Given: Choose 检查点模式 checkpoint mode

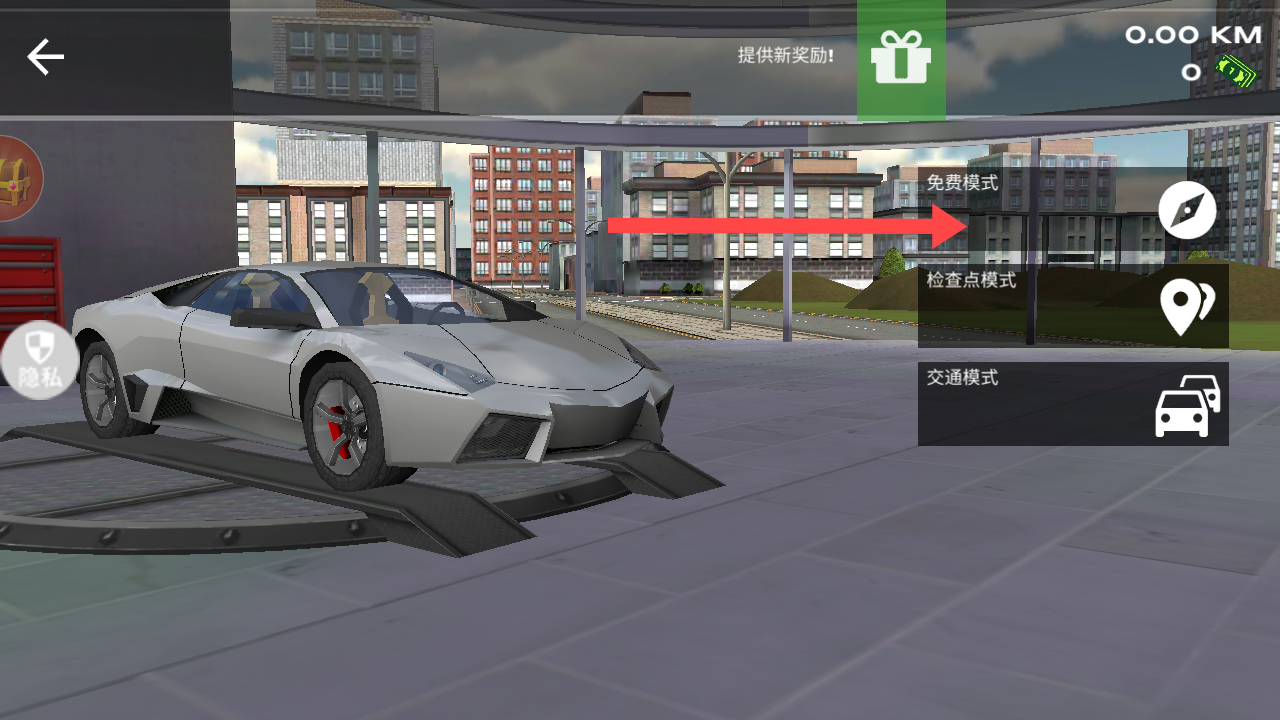Looking at the screenshot, I should pos(1073,306).
